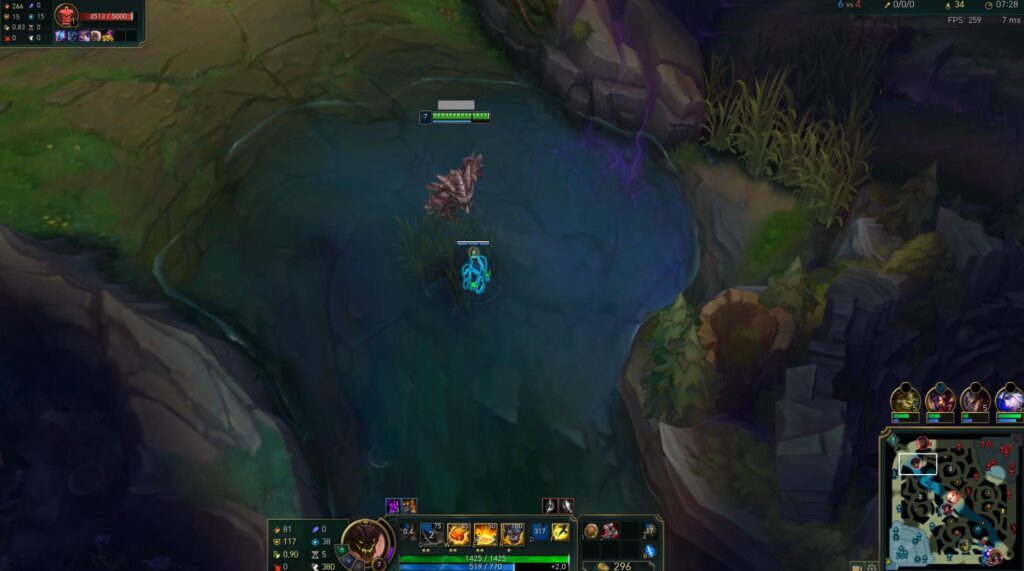Cast the yellow Flash summoner spell
This screenshot has width=1024, height=571.
(x=561, y=532)
